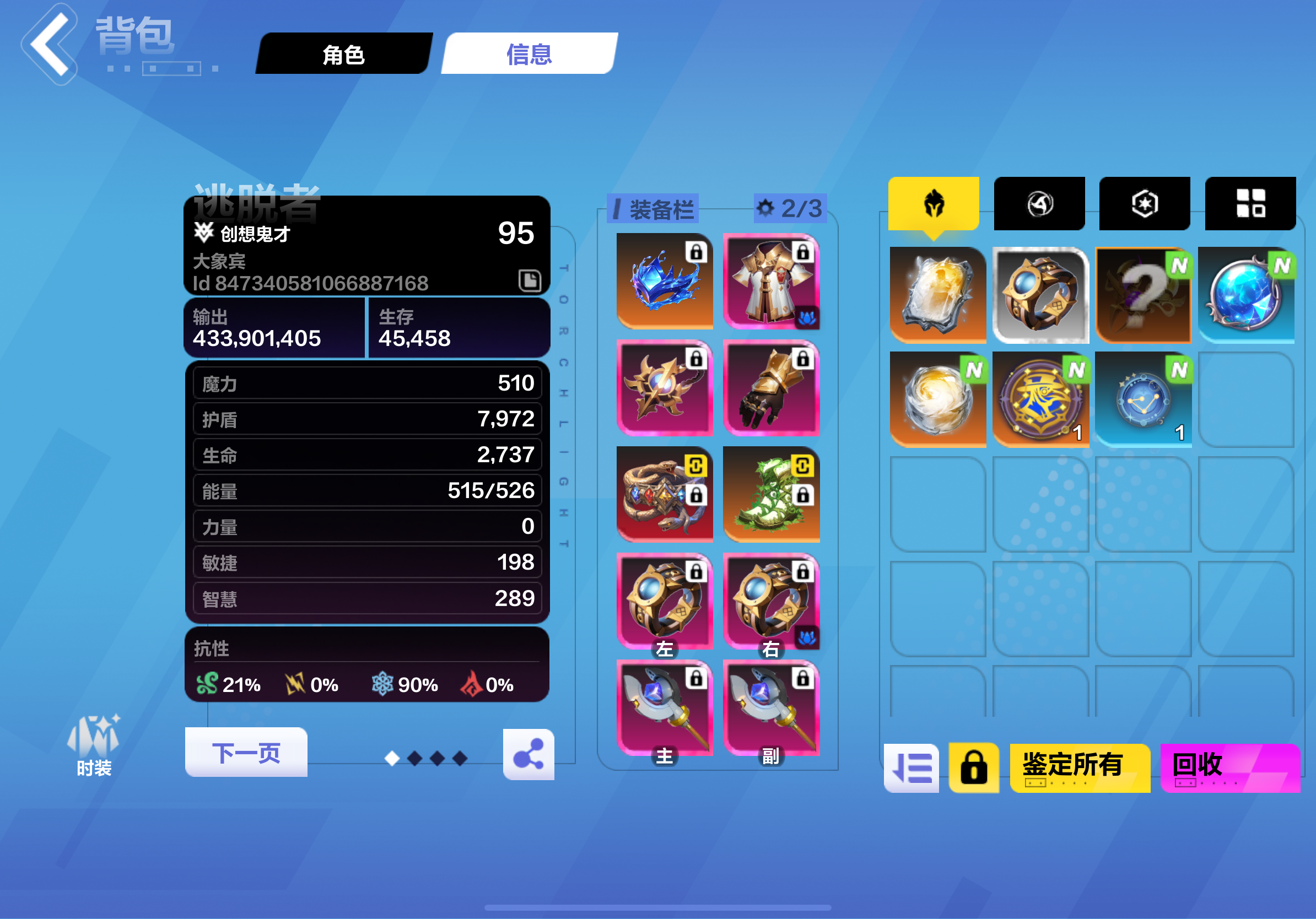The height and width of the screenshot is (919, 1316).
Task: Open the shuriken inventory category
Action: click(x=1039, y=203)
